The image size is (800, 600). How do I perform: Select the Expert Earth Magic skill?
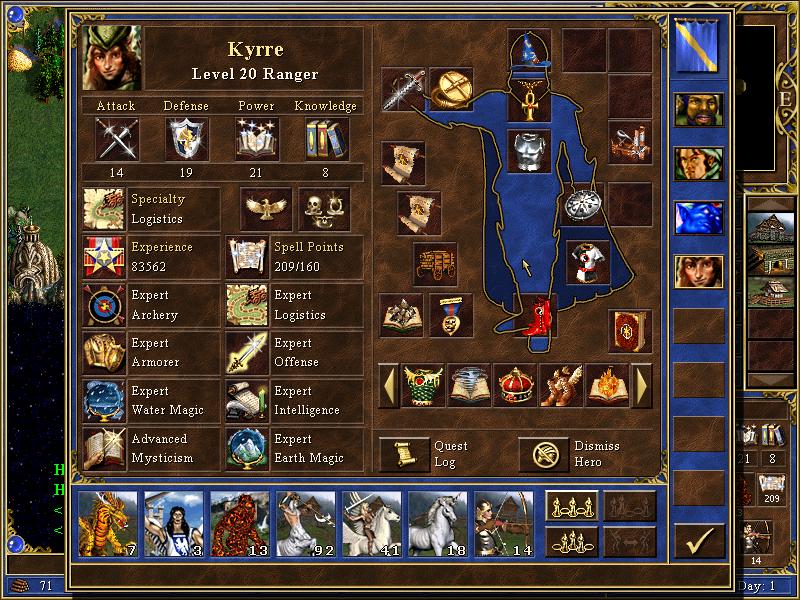click(x=248, y=448)
